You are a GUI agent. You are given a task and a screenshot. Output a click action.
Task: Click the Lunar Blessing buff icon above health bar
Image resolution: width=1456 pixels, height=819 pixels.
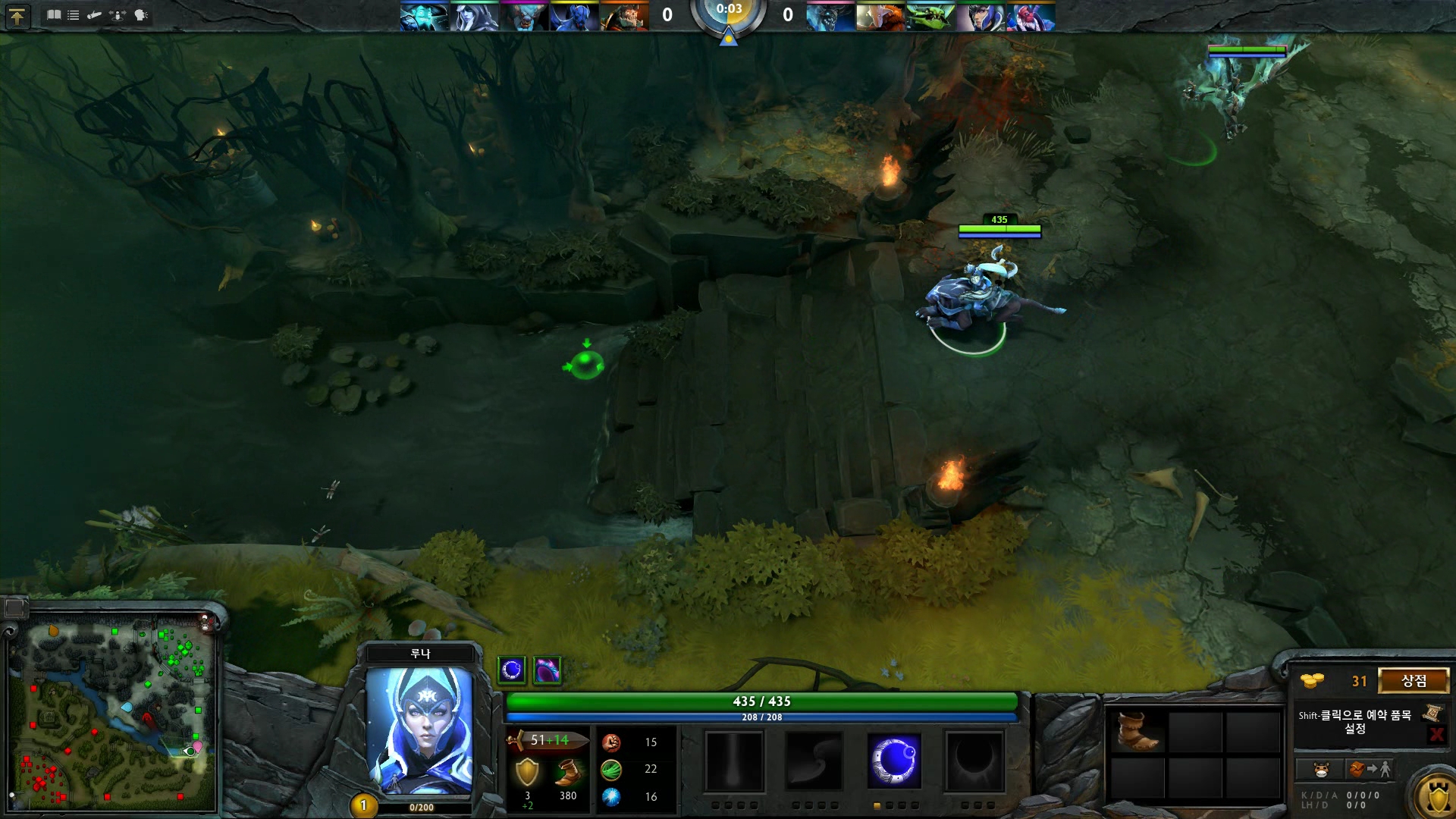click(x=512, y=670)
